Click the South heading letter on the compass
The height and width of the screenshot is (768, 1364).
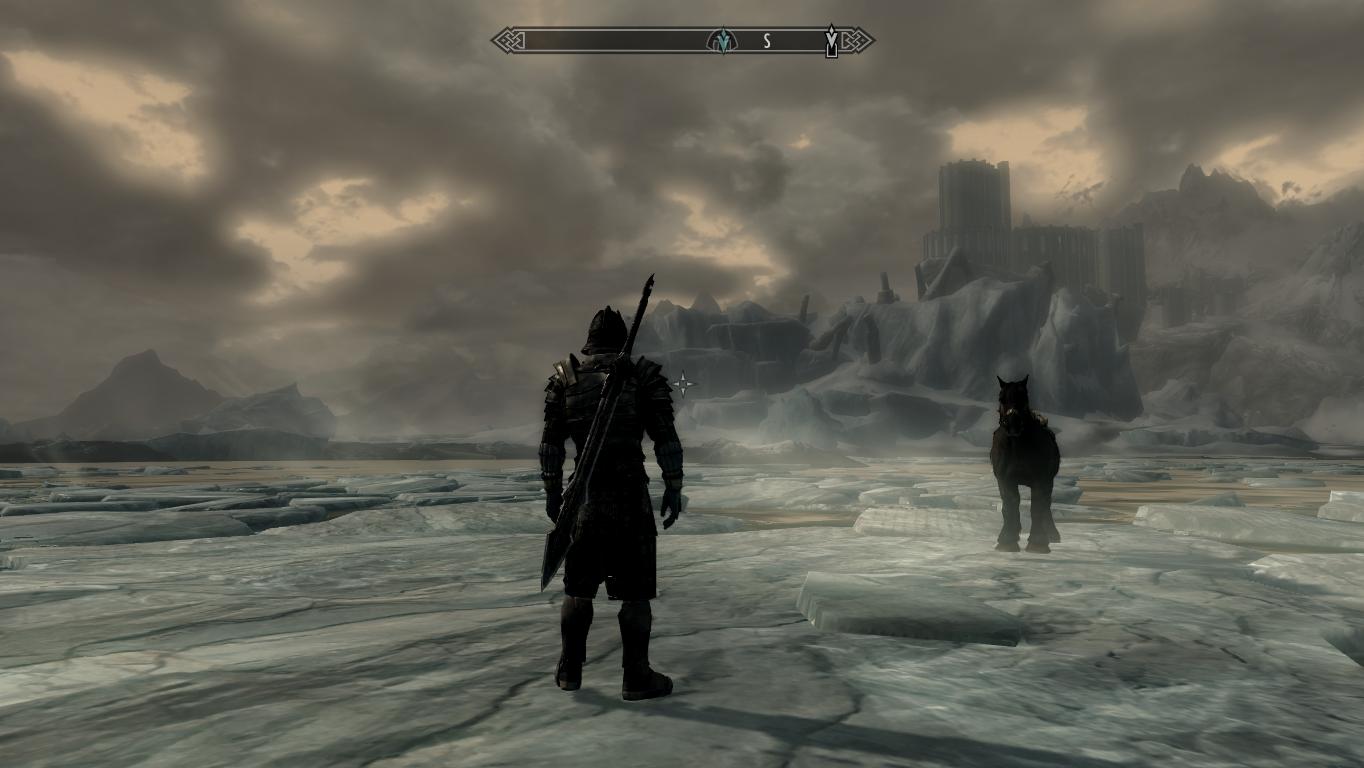tap(767, 41)
